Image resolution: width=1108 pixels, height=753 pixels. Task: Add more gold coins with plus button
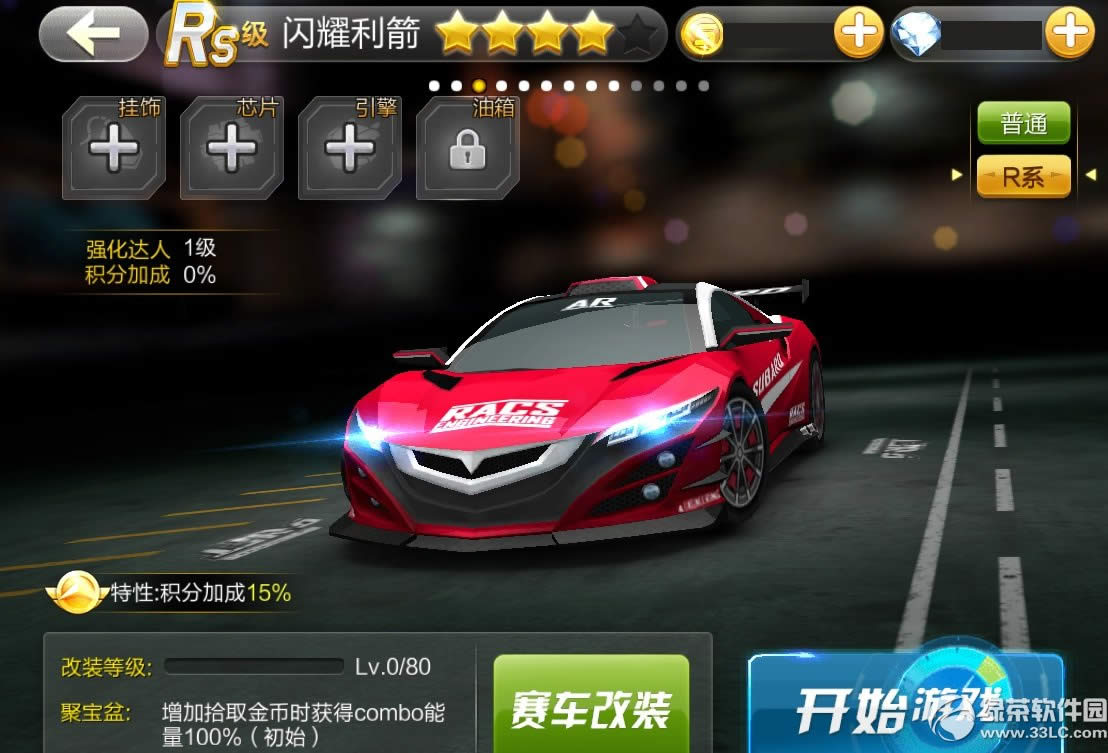[858, 34]
